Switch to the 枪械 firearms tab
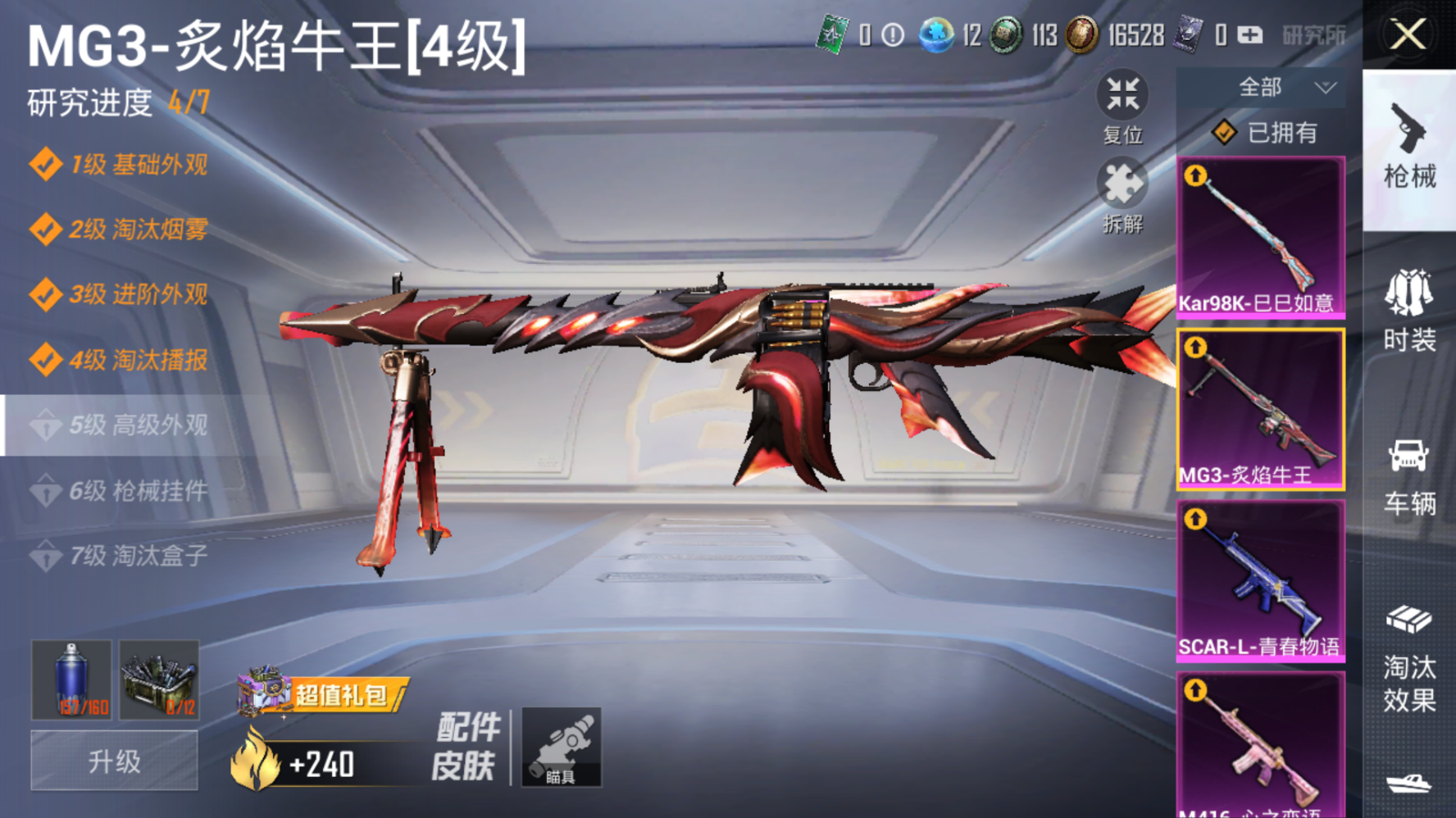 (x=1409, y=149)
